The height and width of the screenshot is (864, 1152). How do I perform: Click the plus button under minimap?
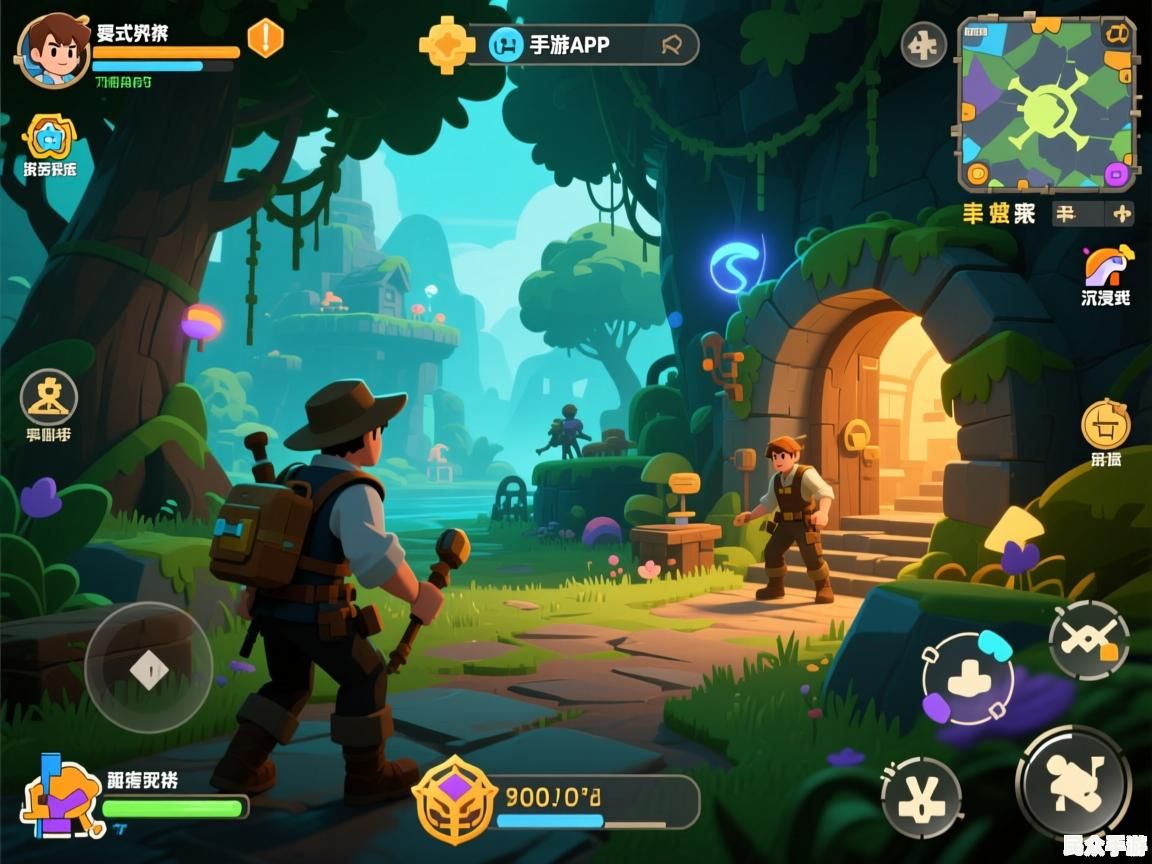(1122, 212)
